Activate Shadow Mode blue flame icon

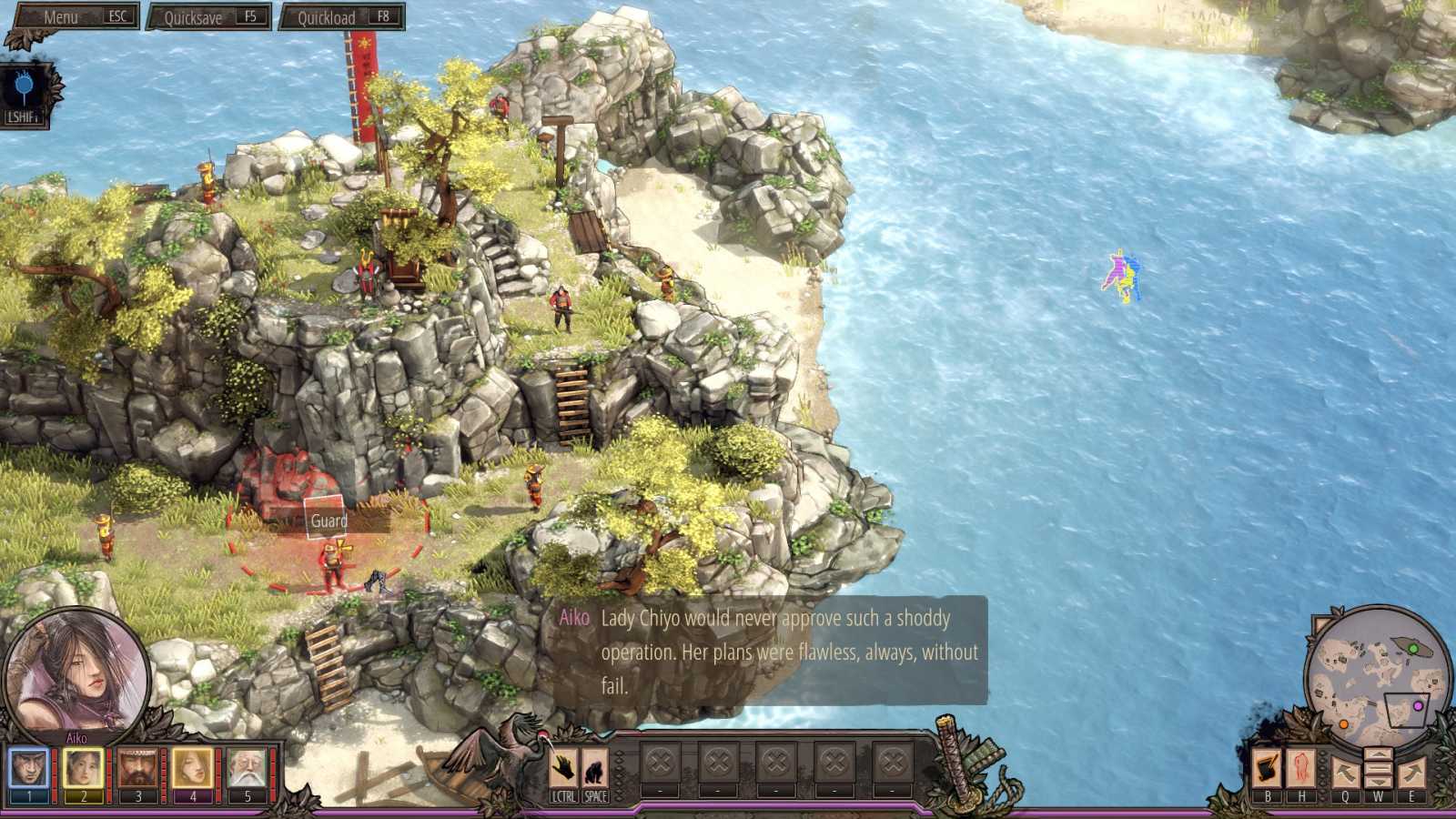point(24,88)
